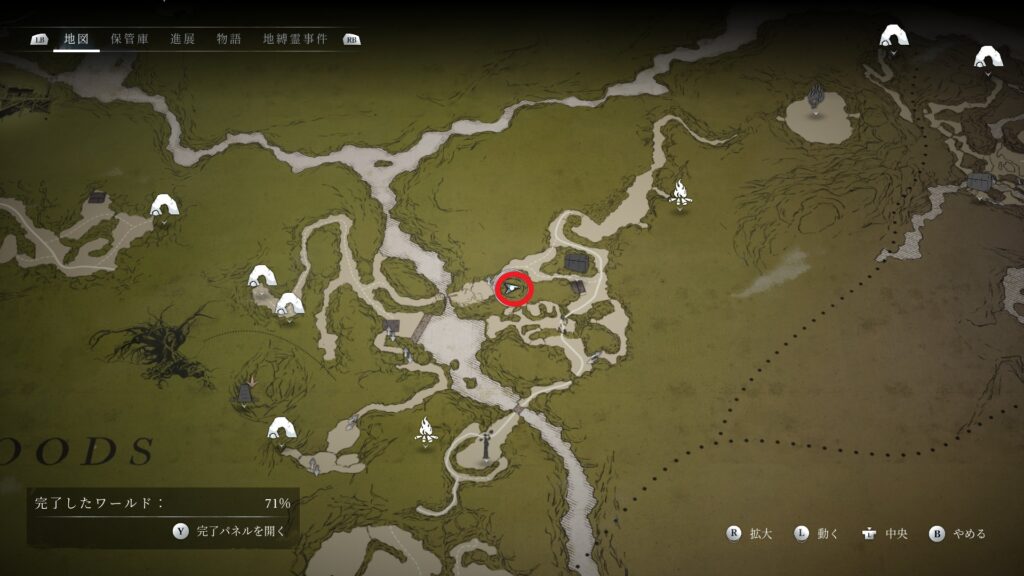Image resolution: width=1024 pixels, height=576 pixels.
Task: Switch to the 進展 progress tab
Action: (x=182, y=39)
